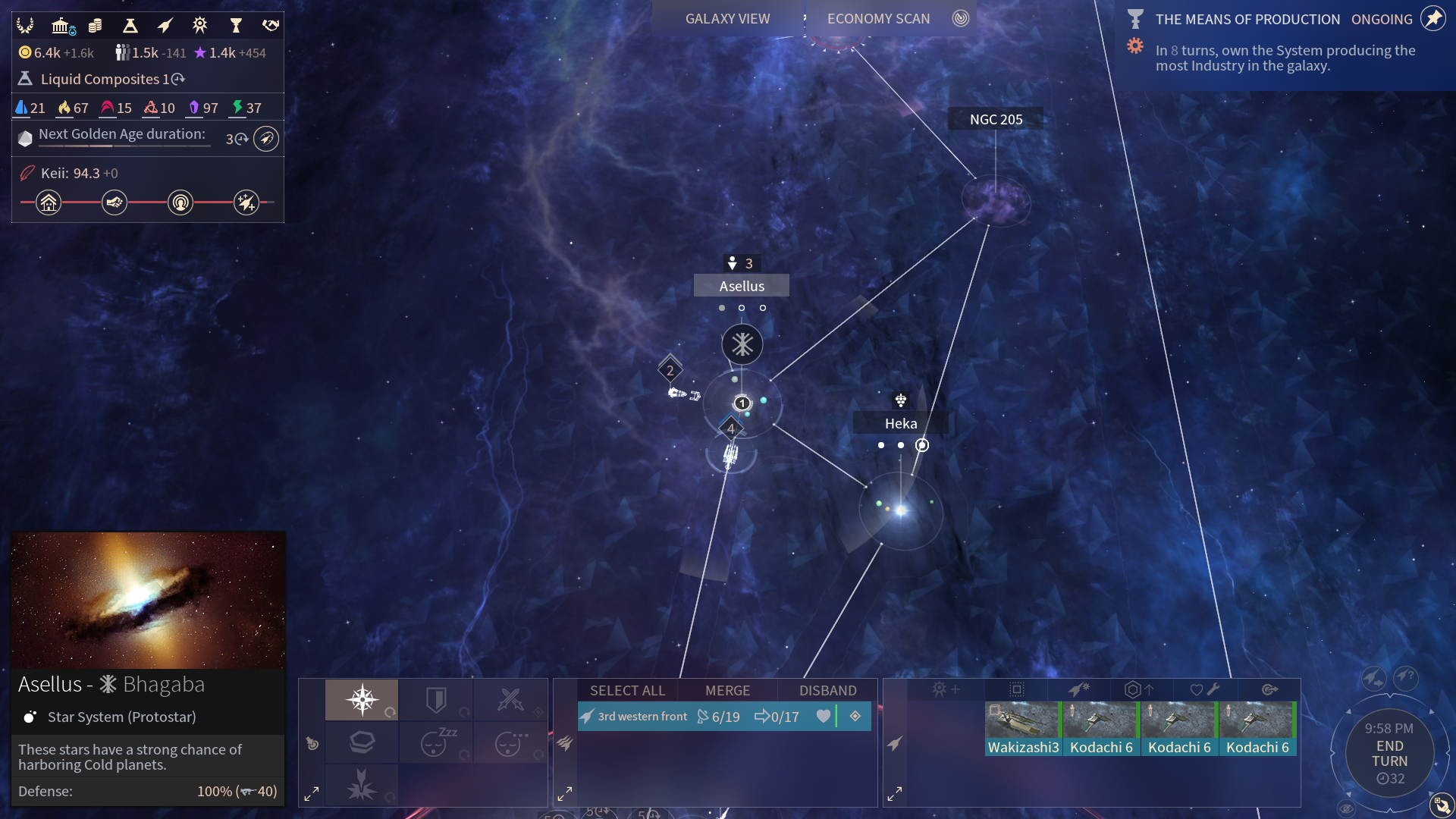Disband the selected fleet

pyautogui.click(x=827, y=691)
